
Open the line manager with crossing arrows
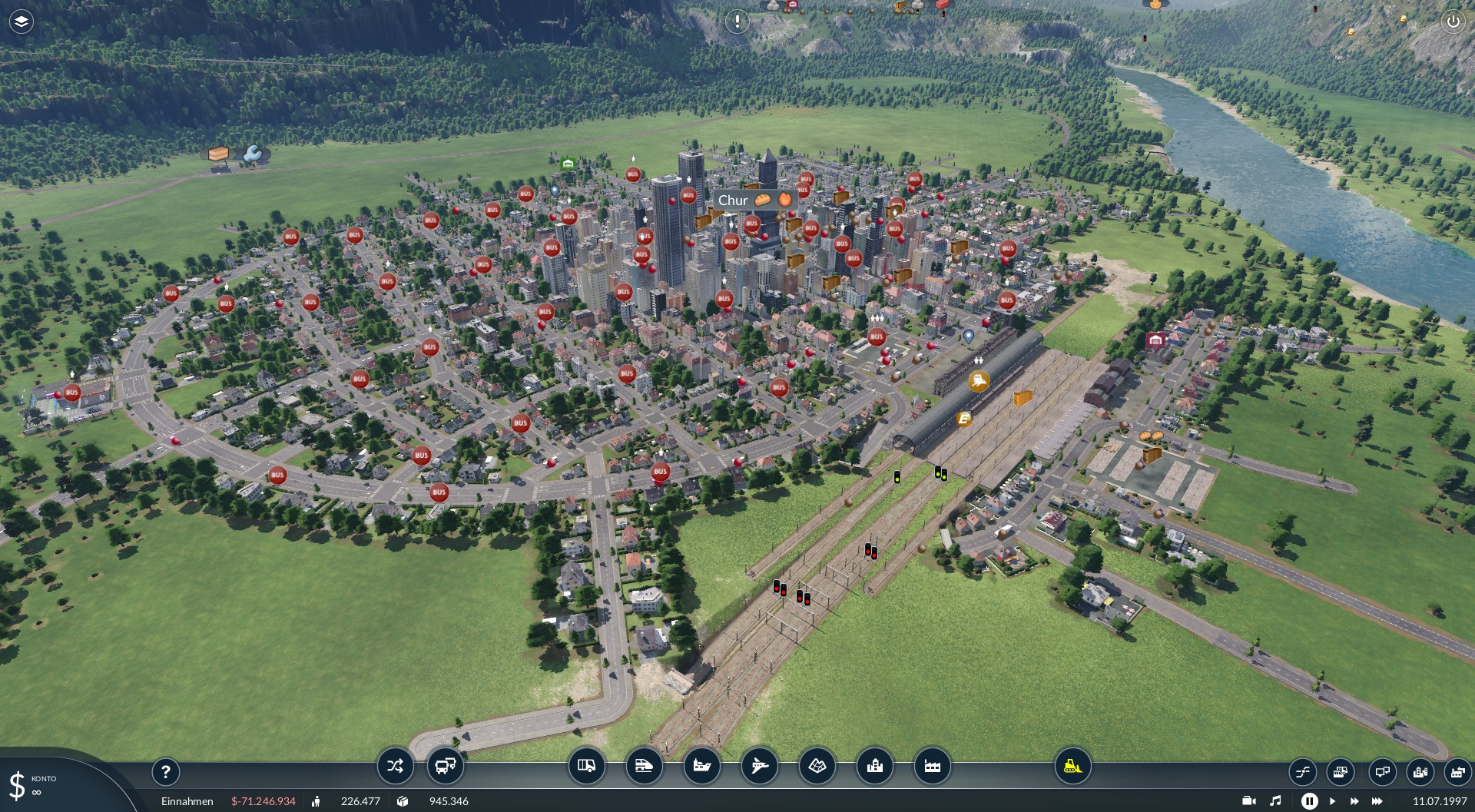(395, 766)
